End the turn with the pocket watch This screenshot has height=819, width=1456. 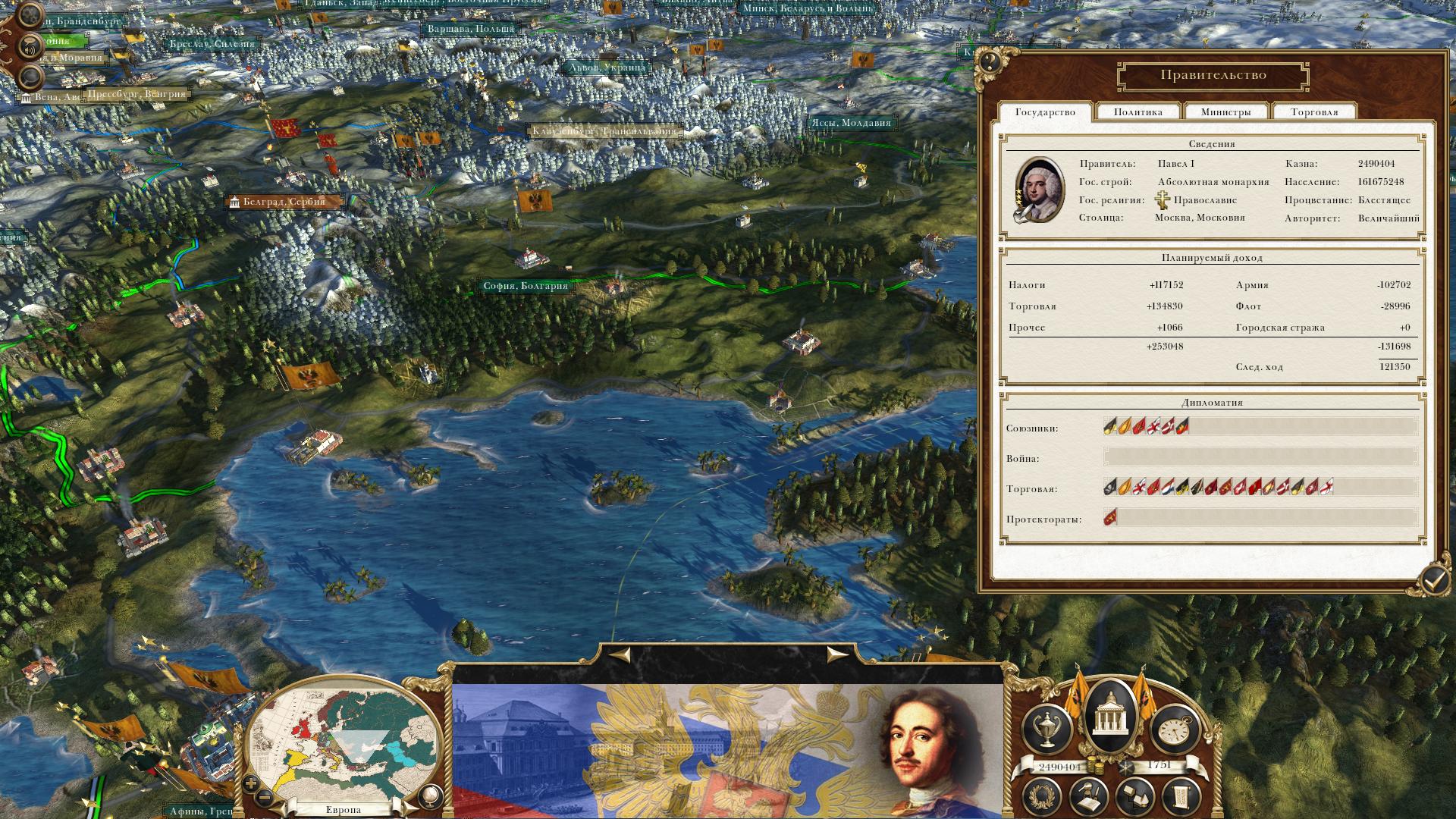click(1174, 729)
